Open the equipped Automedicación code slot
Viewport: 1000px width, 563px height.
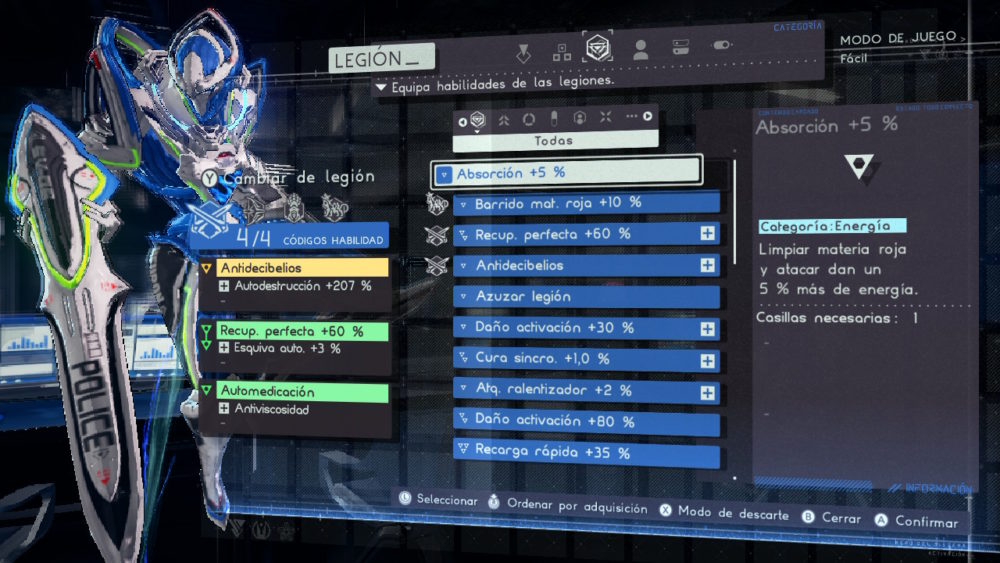pyautogui.click(x=294, y=392)
